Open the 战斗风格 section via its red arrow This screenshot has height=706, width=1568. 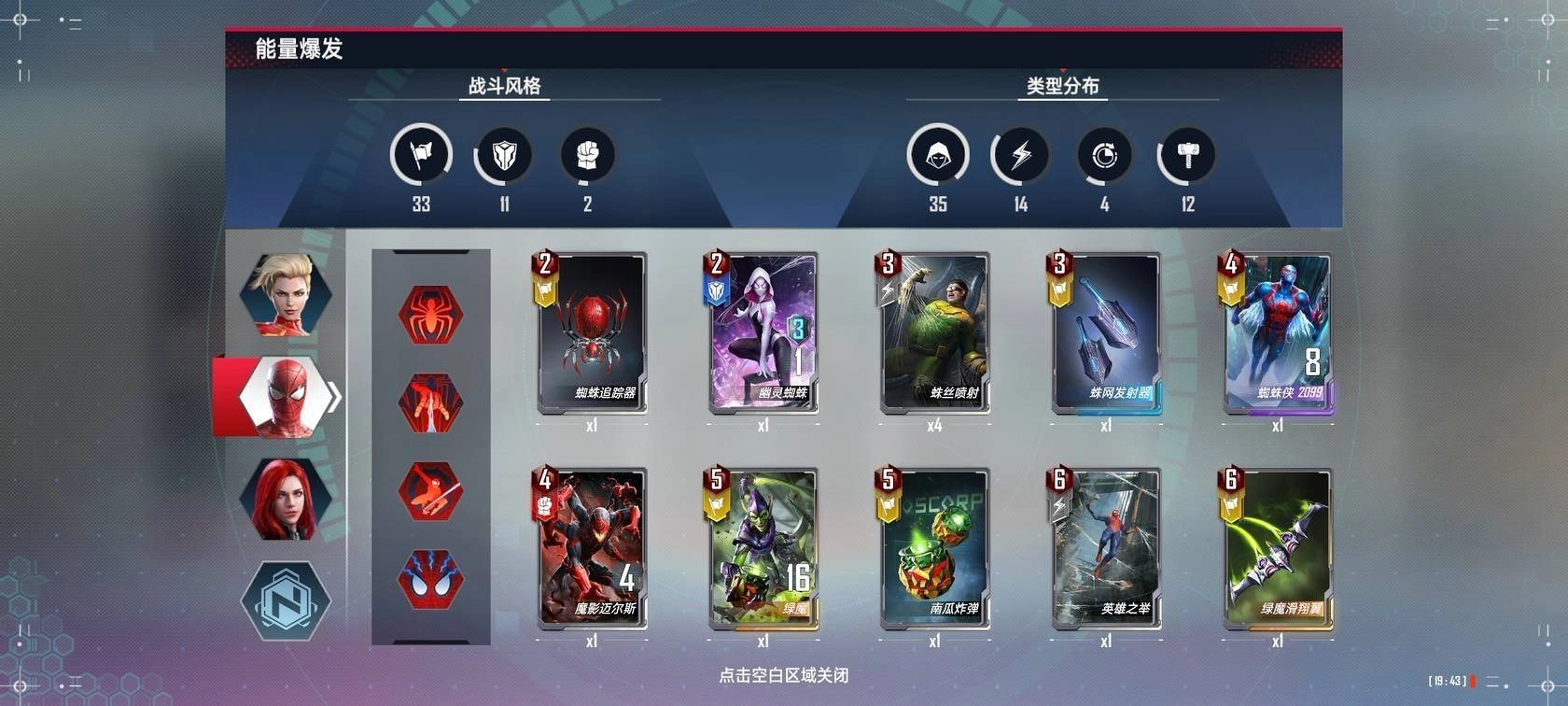503,71
